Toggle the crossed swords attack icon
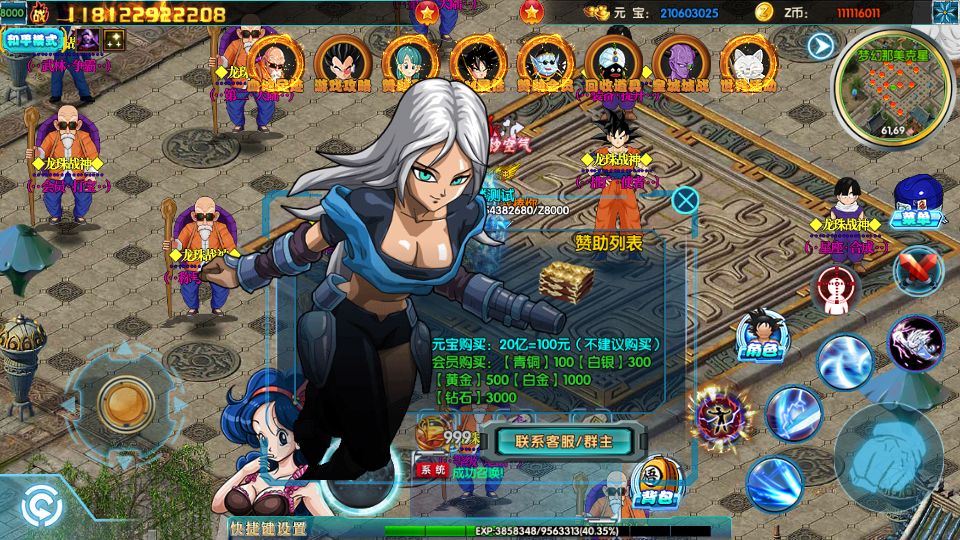Viewport: 960px width, 540px height. 916,271
